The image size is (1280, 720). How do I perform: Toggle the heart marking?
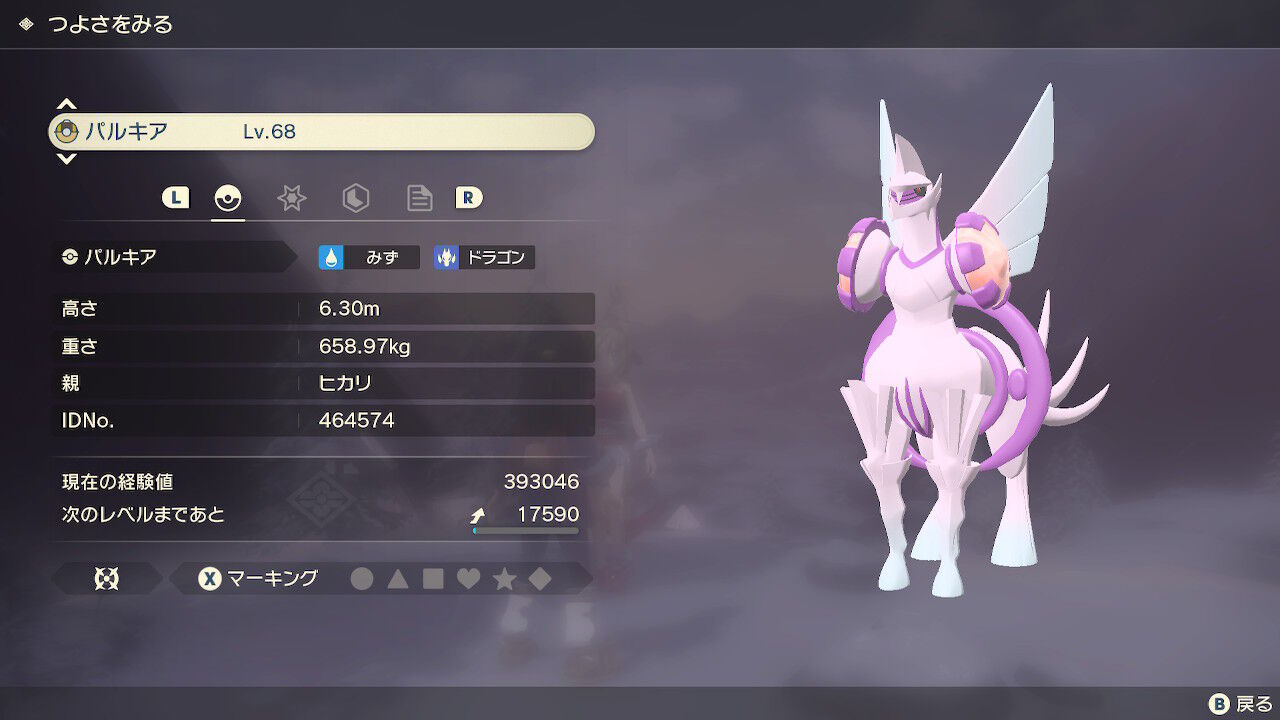471,578
